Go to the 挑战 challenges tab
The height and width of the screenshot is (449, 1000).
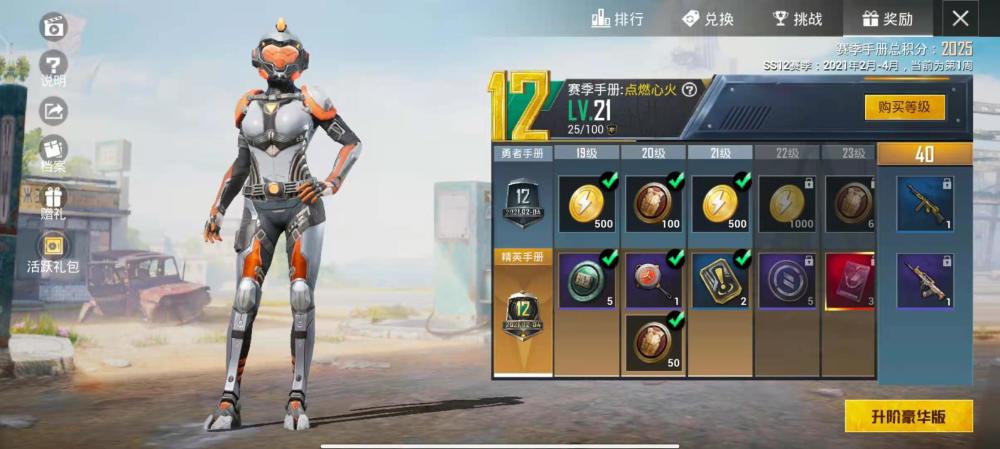point(797,18)
